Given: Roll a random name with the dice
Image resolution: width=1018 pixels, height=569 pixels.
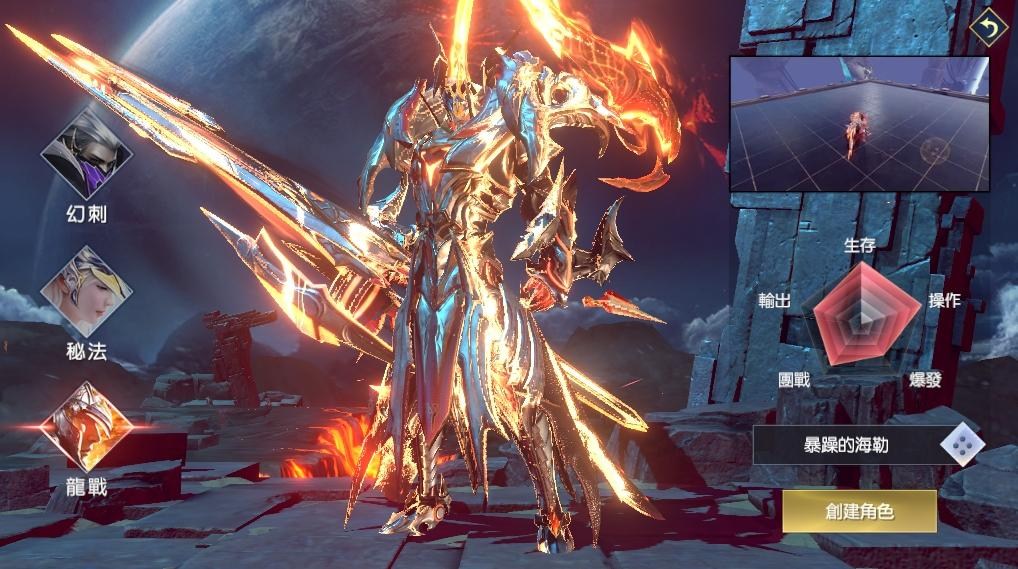Looking at the screenshot, I should click(x=962, y=445).
